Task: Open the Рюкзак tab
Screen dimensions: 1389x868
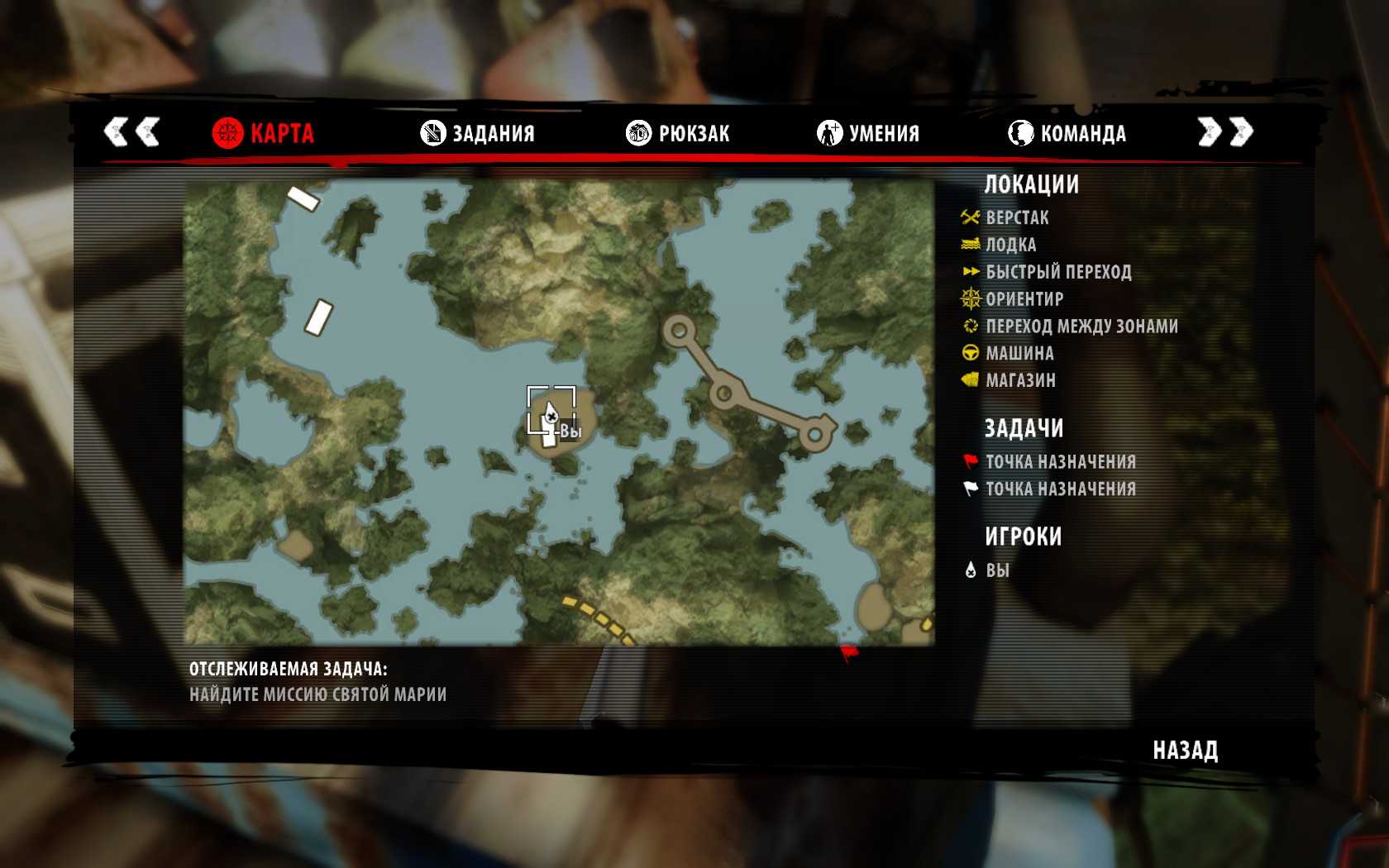Action: tap(678, 133)
